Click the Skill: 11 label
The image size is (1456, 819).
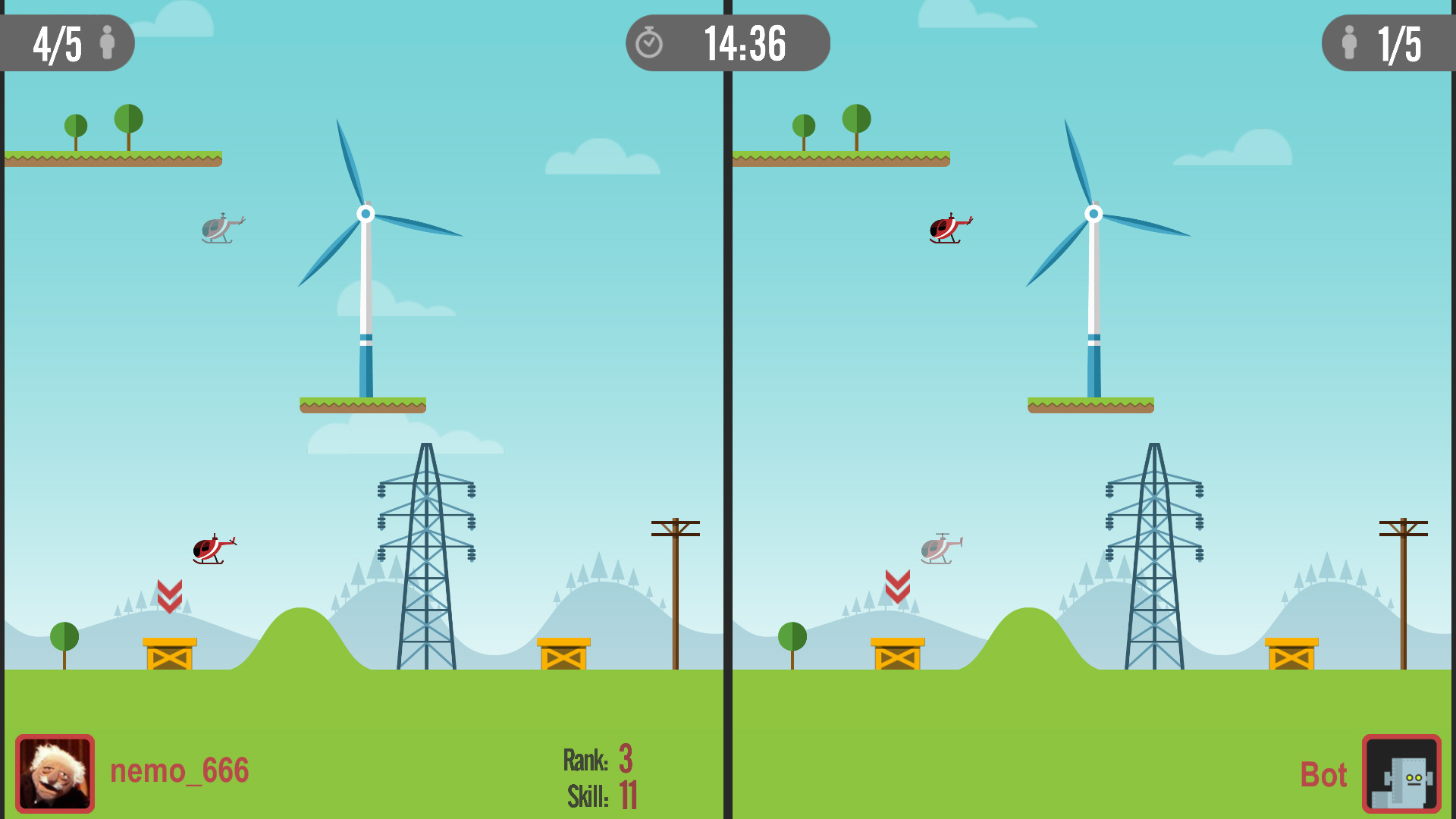pos(601,795)
